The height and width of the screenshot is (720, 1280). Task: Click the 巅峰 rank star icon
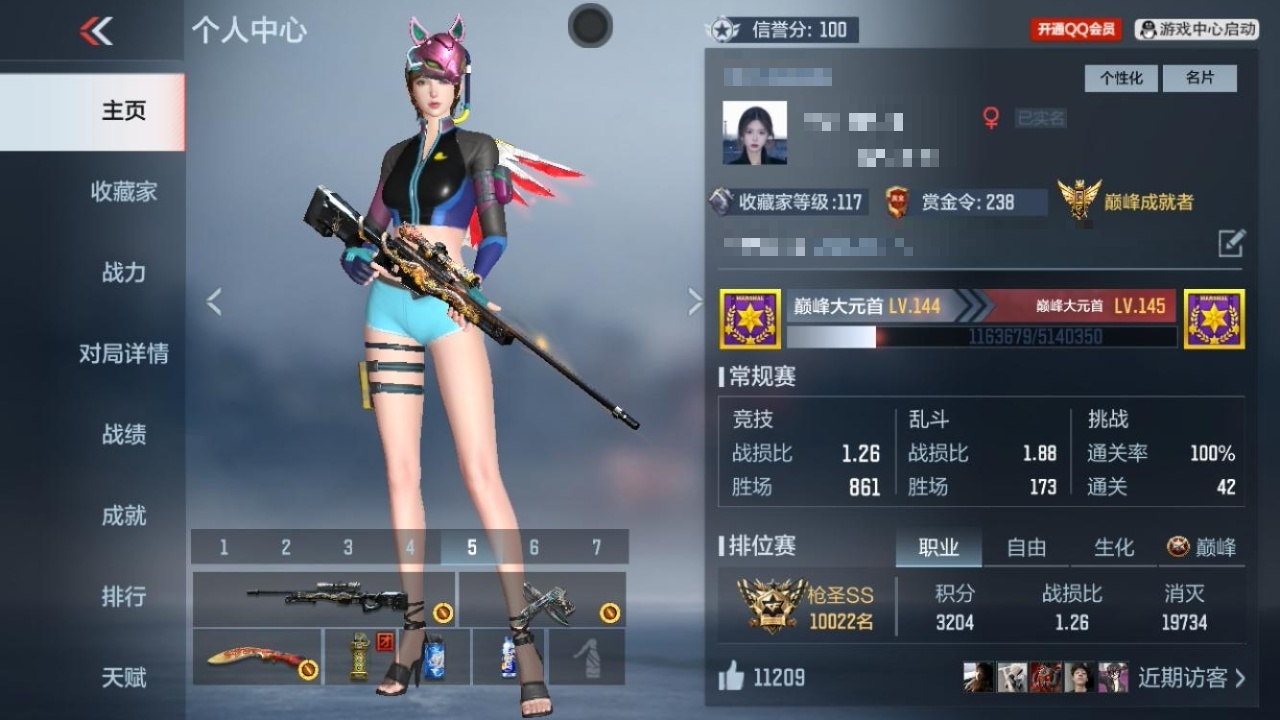[x=1178, y=548]
